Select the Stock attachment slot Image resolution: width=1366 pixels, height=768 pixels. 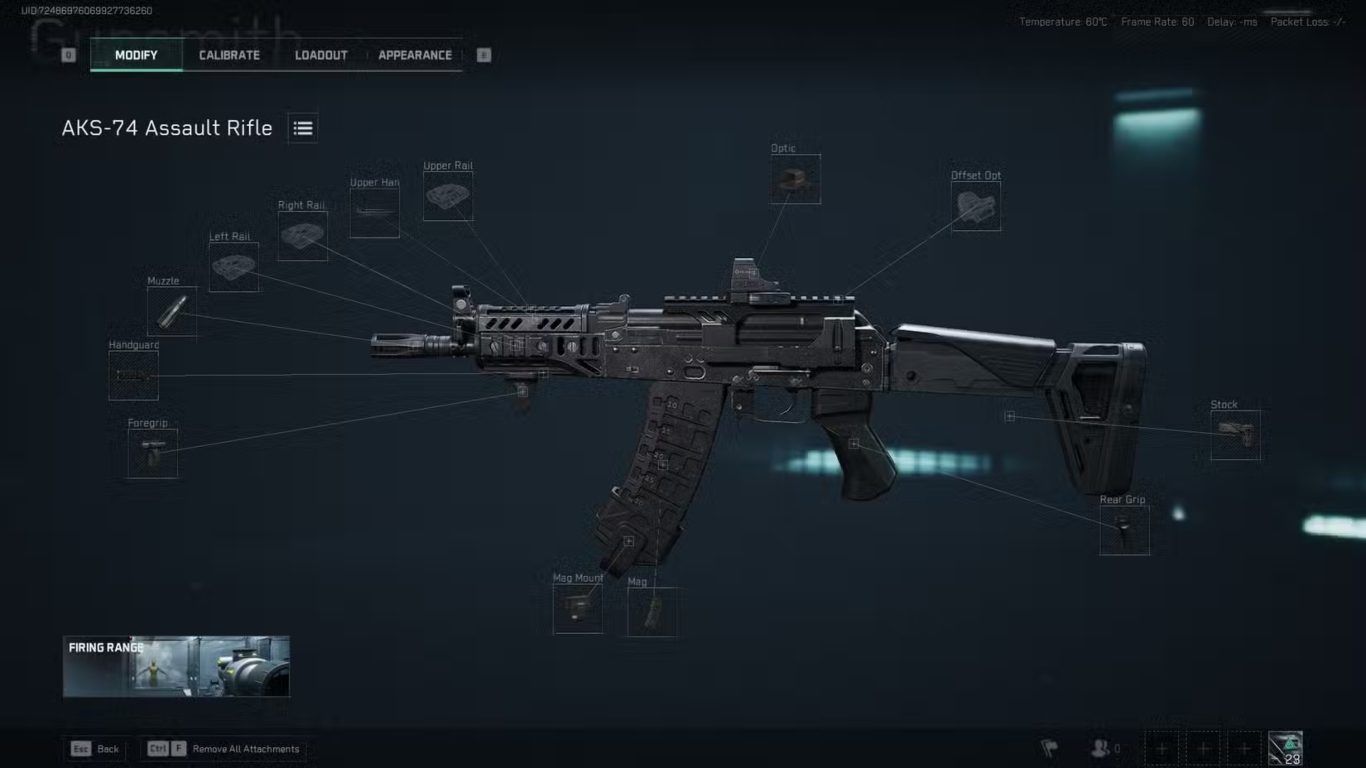(x=1235, y=435)
